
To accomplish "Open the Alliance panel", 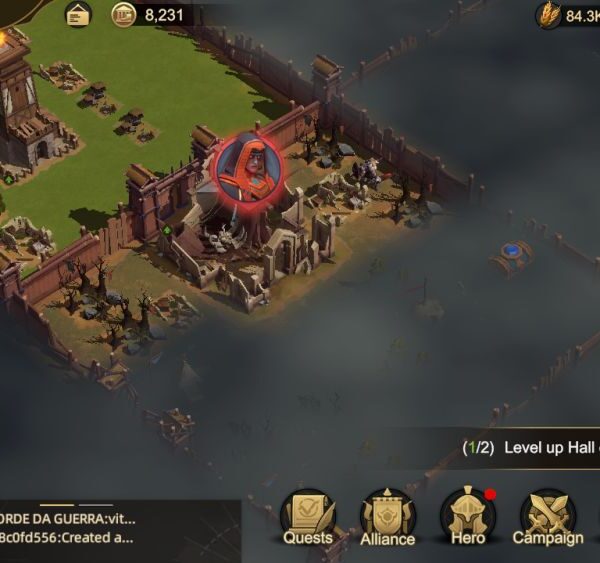I will [x=387, y=518].
